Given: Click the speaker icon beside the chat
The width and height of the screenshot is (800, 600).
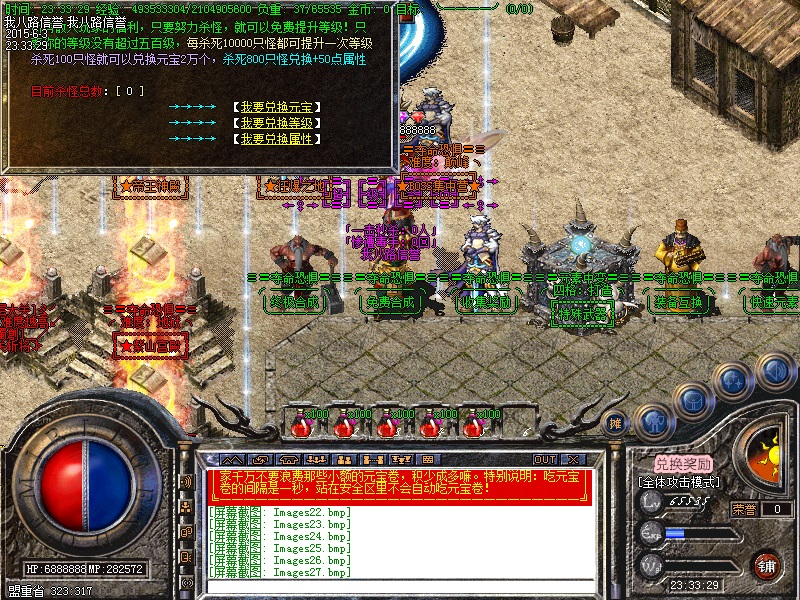Looking at the screenshot, I should (186, 482).
